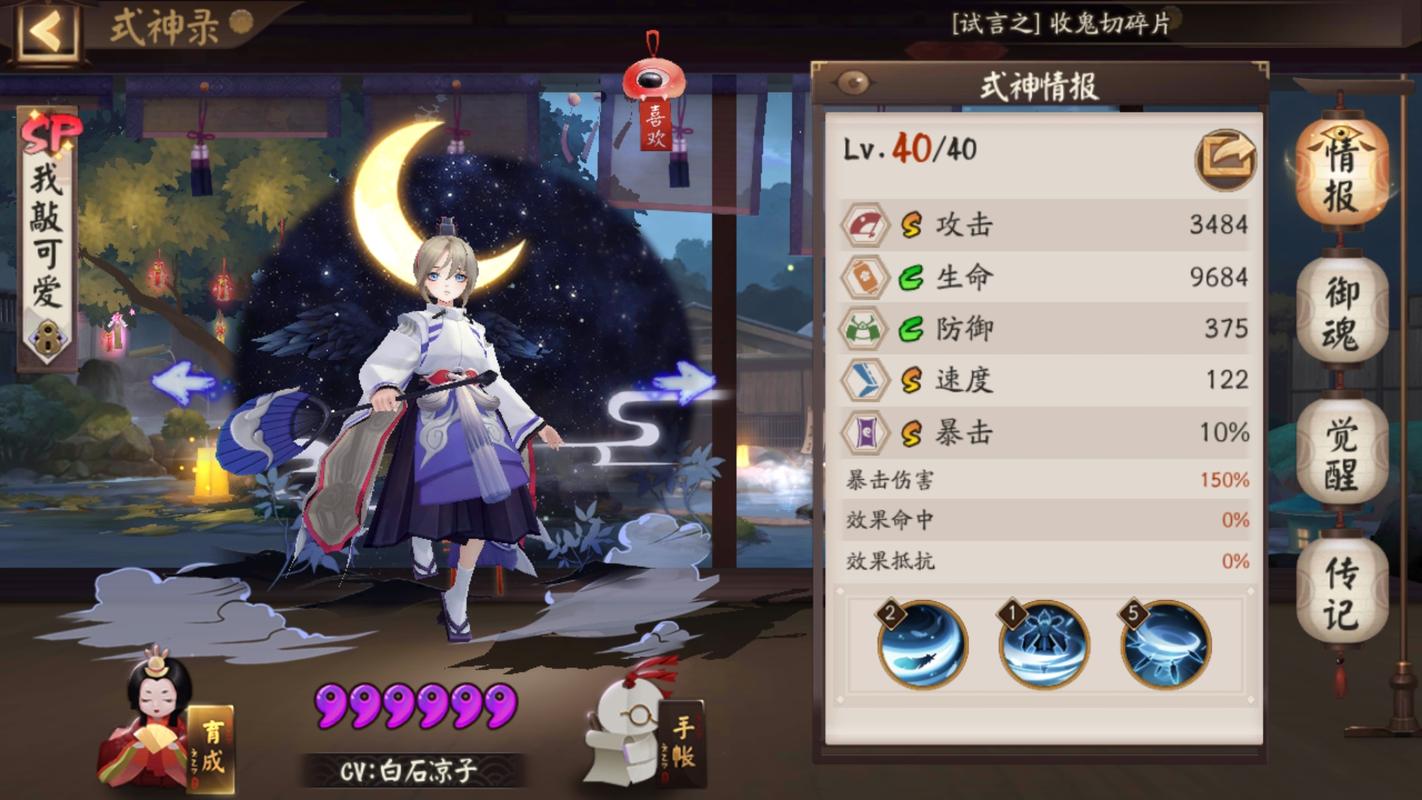Click the share button beside the level
This screenshot has height=800, width=1422.
click(1225, 158)
